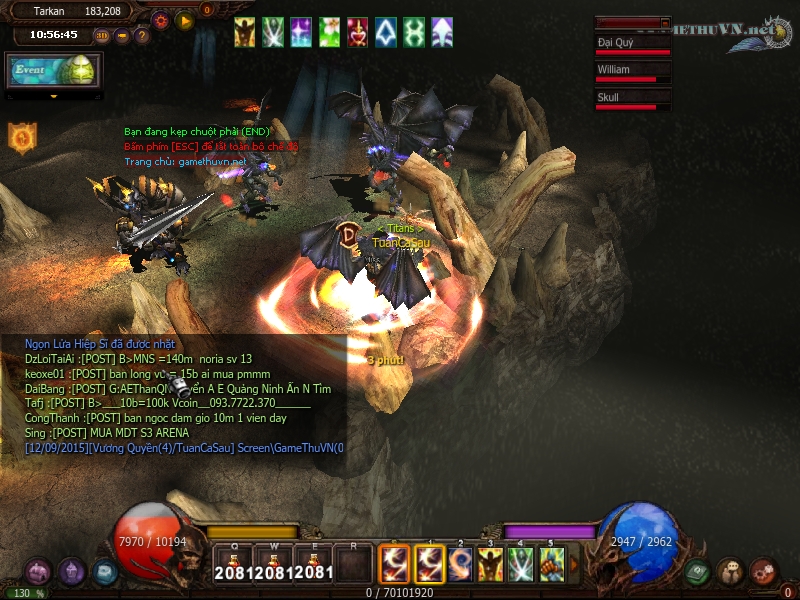The height and width of the screenshot is (600, 800).
Task: Click the orange gear settings icon
Action: coord(161,19)
